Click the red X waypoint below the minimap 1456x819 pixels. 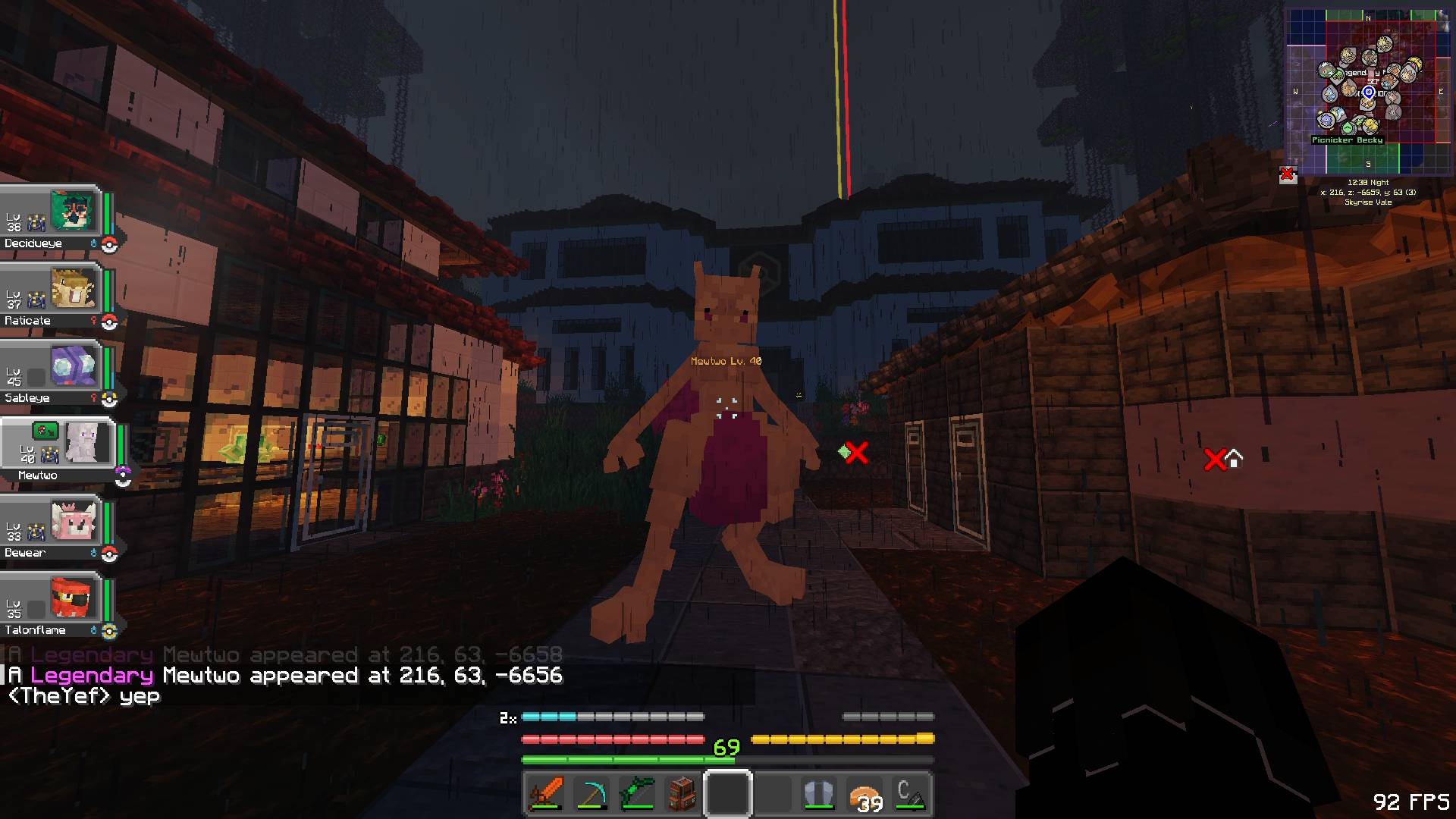1287,174
